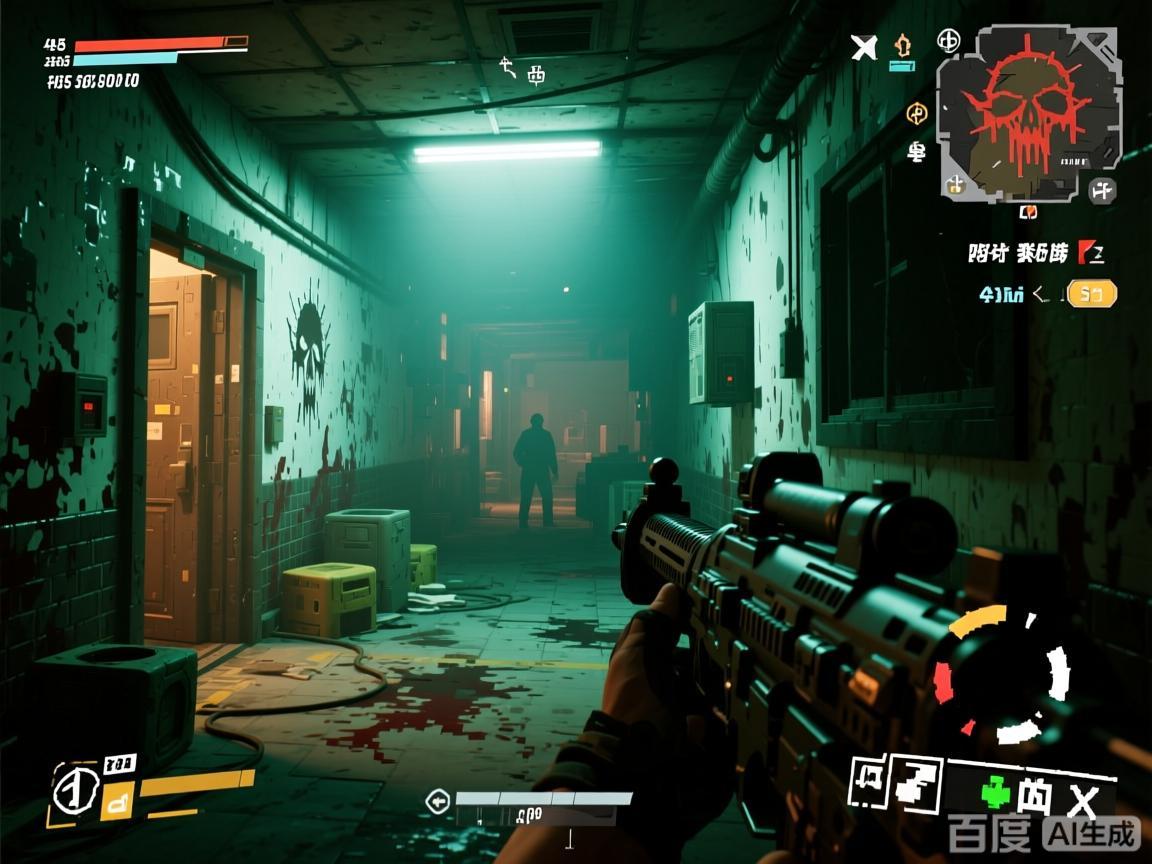Select the orange figure icon above cyan bar
This screenshot has width=1152, height=864.
(x=903, y=44)
